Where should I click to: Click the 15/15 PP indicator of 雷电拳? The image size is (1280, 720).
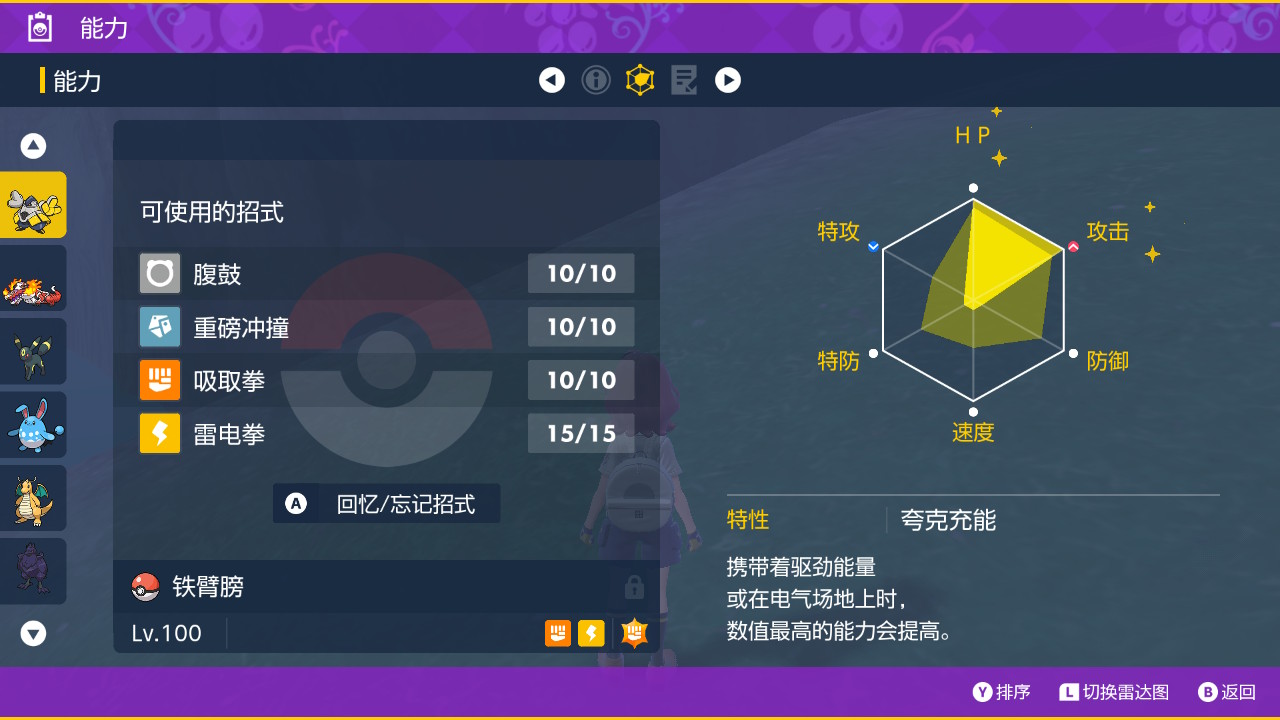coord(581,433)
